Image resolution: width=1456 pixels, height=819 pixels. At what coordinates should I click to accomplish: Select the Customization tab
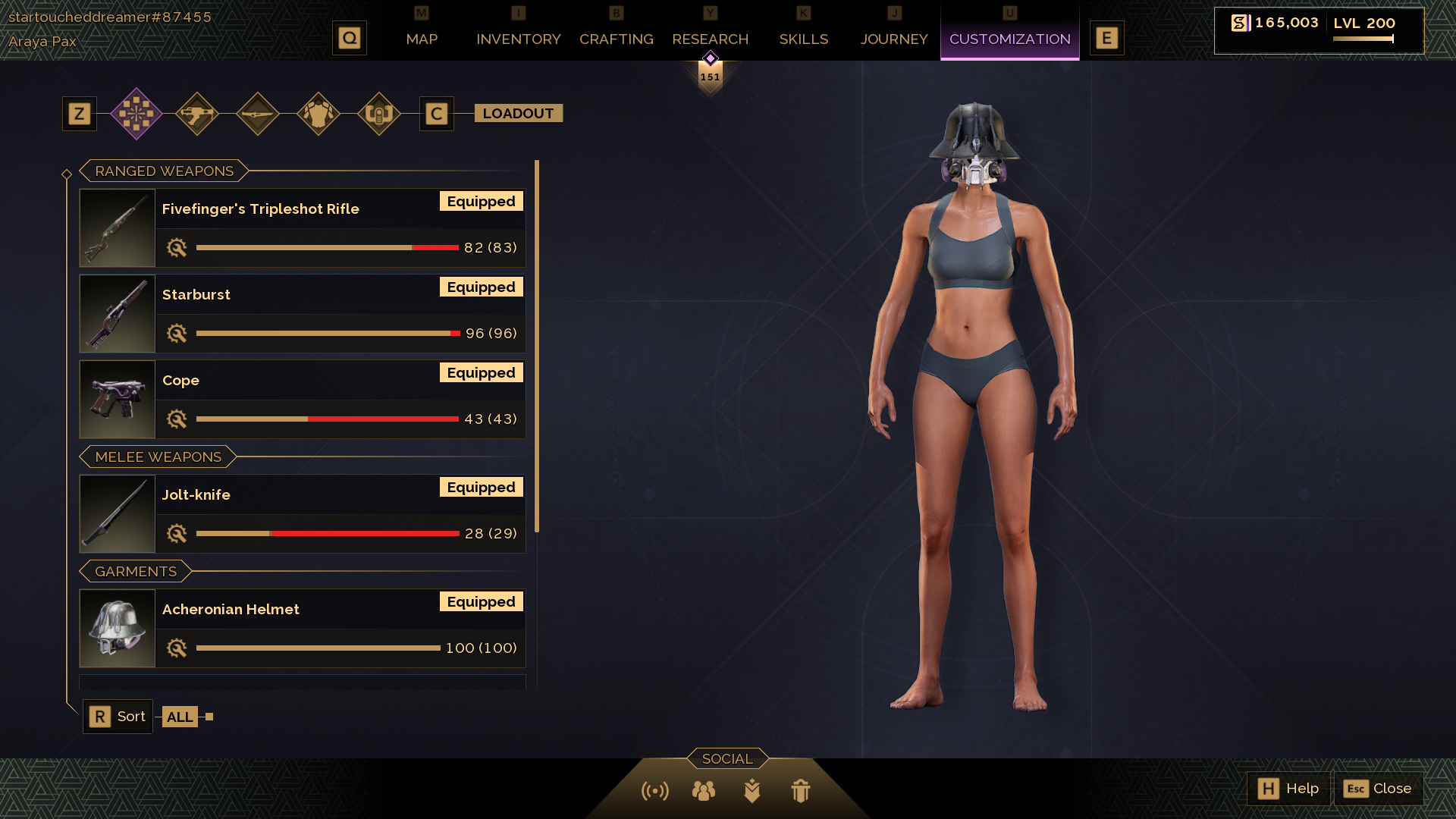click(1009, 39)
